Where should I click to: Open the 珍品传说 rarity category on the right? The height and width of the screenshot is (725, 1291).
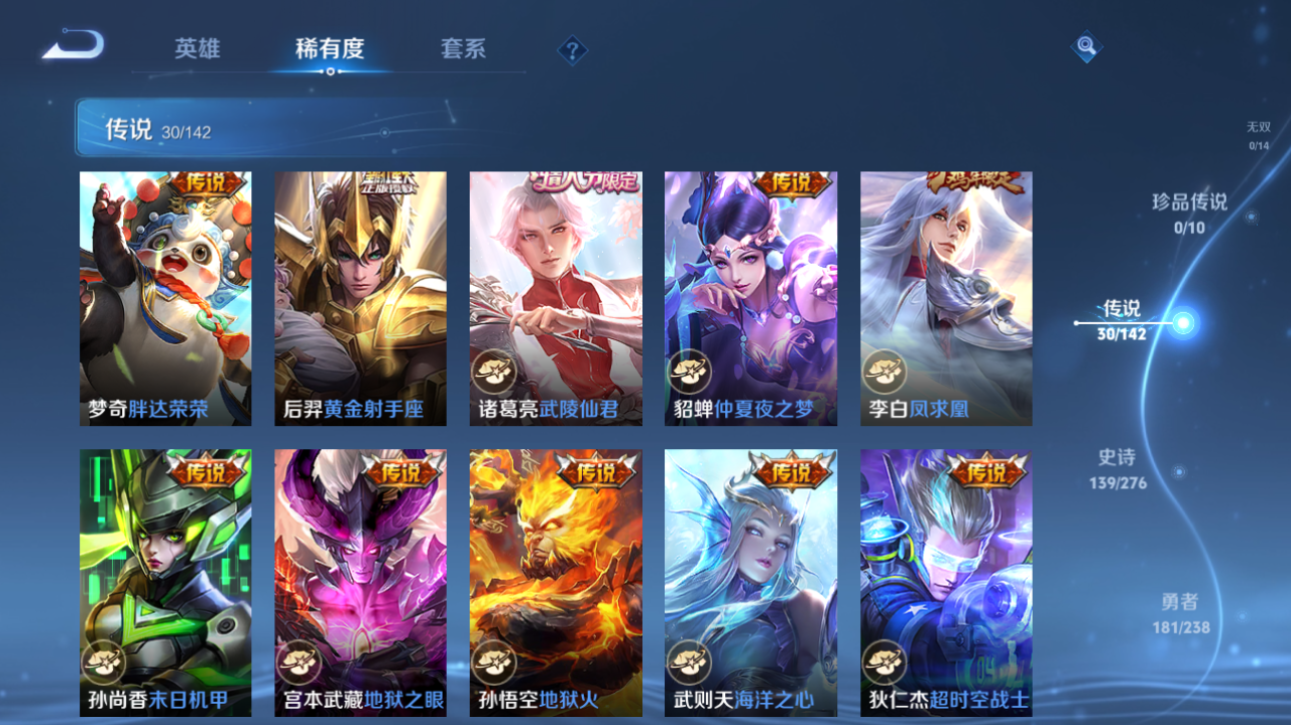tap(1189, 213)
